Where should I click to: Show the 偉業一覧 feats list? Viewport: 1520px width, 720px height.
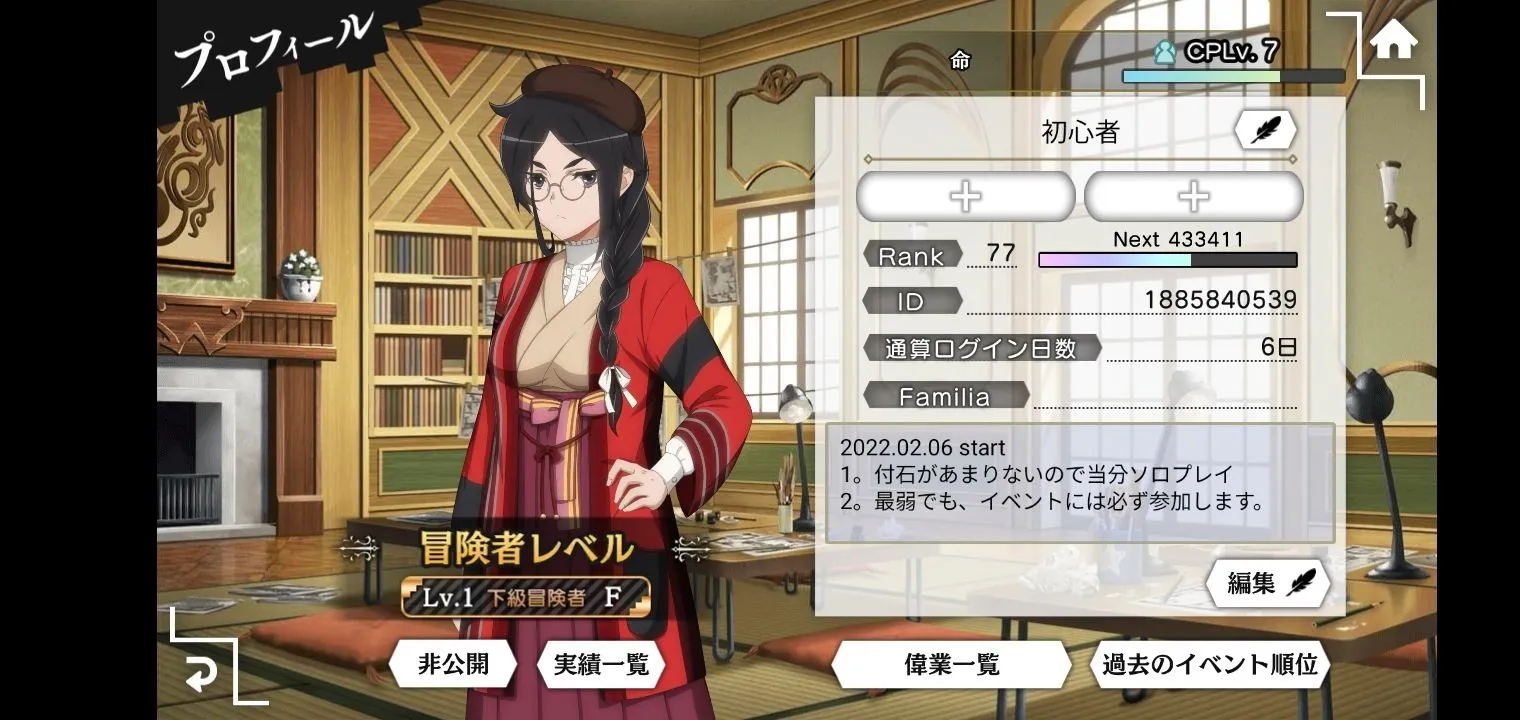tap(952, 665)
